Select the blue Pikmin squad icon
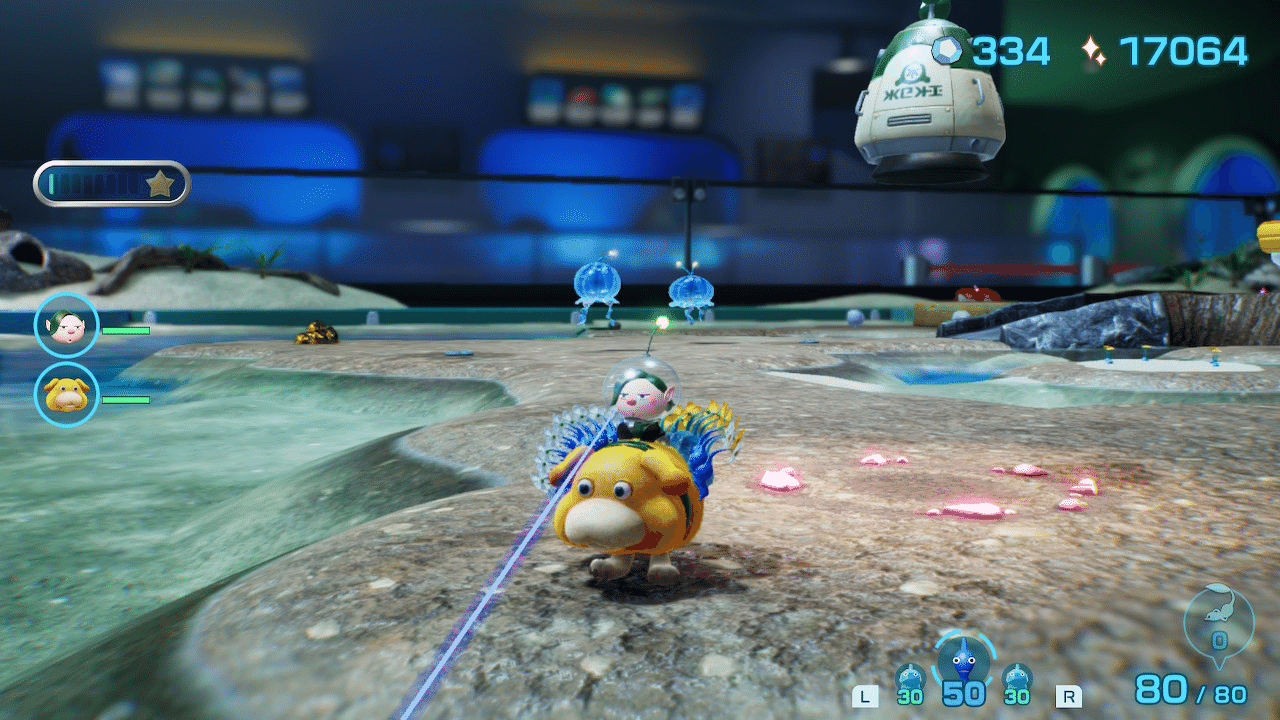 pyautogui.click(x=964, y=663)
